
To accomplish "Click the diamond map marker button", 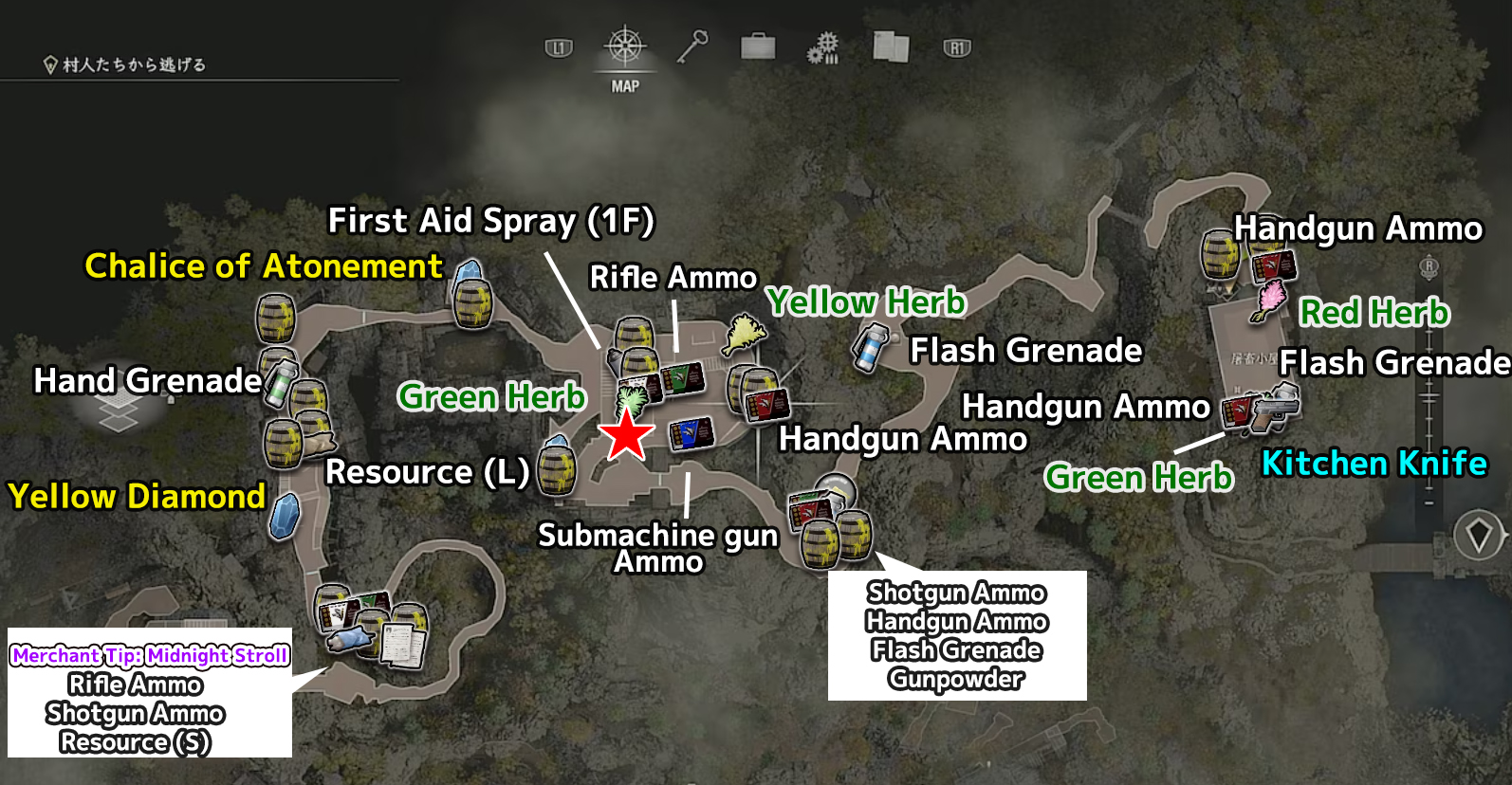I will [x=1479, y=537].
